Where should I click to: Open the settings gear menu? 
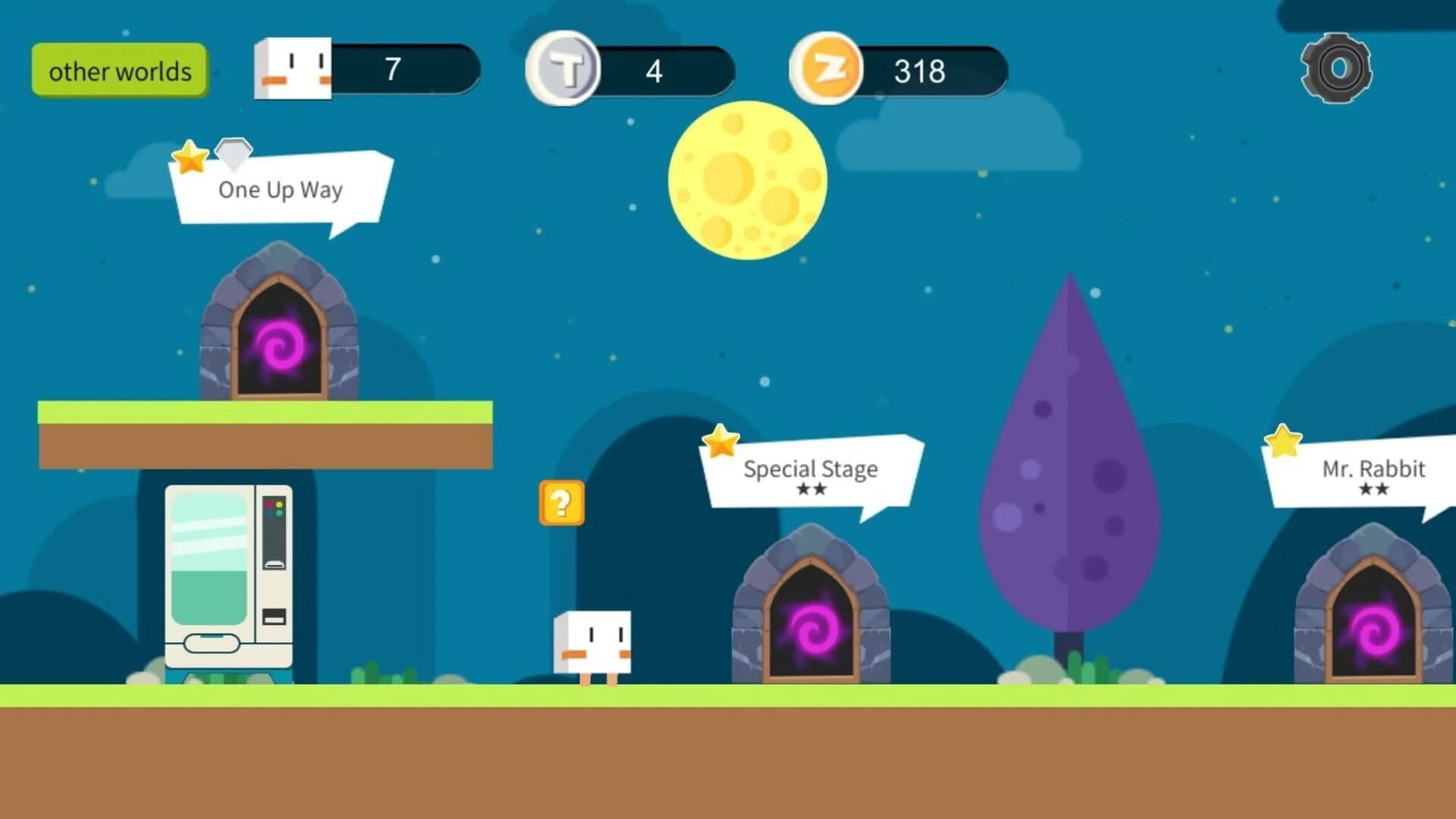tap(1336, 69)
